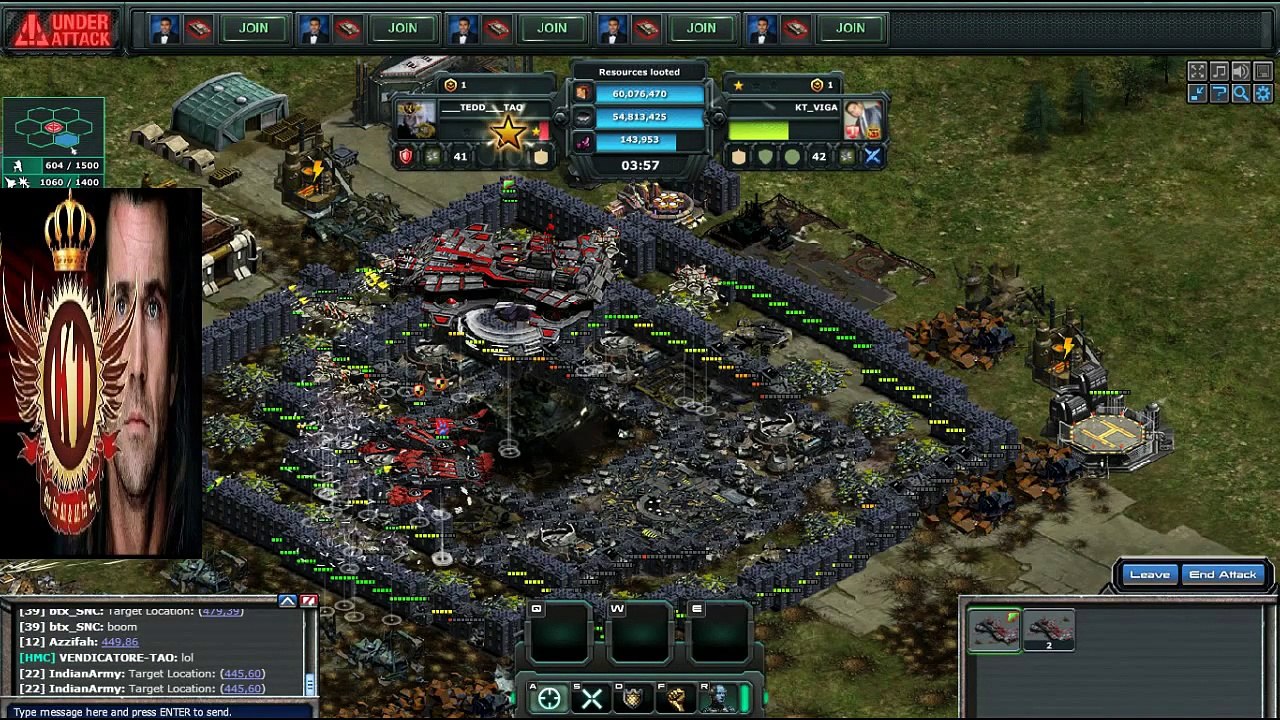Leave the current battle
Viewport: 1280px width, 720px height.
pos(1149,575)
